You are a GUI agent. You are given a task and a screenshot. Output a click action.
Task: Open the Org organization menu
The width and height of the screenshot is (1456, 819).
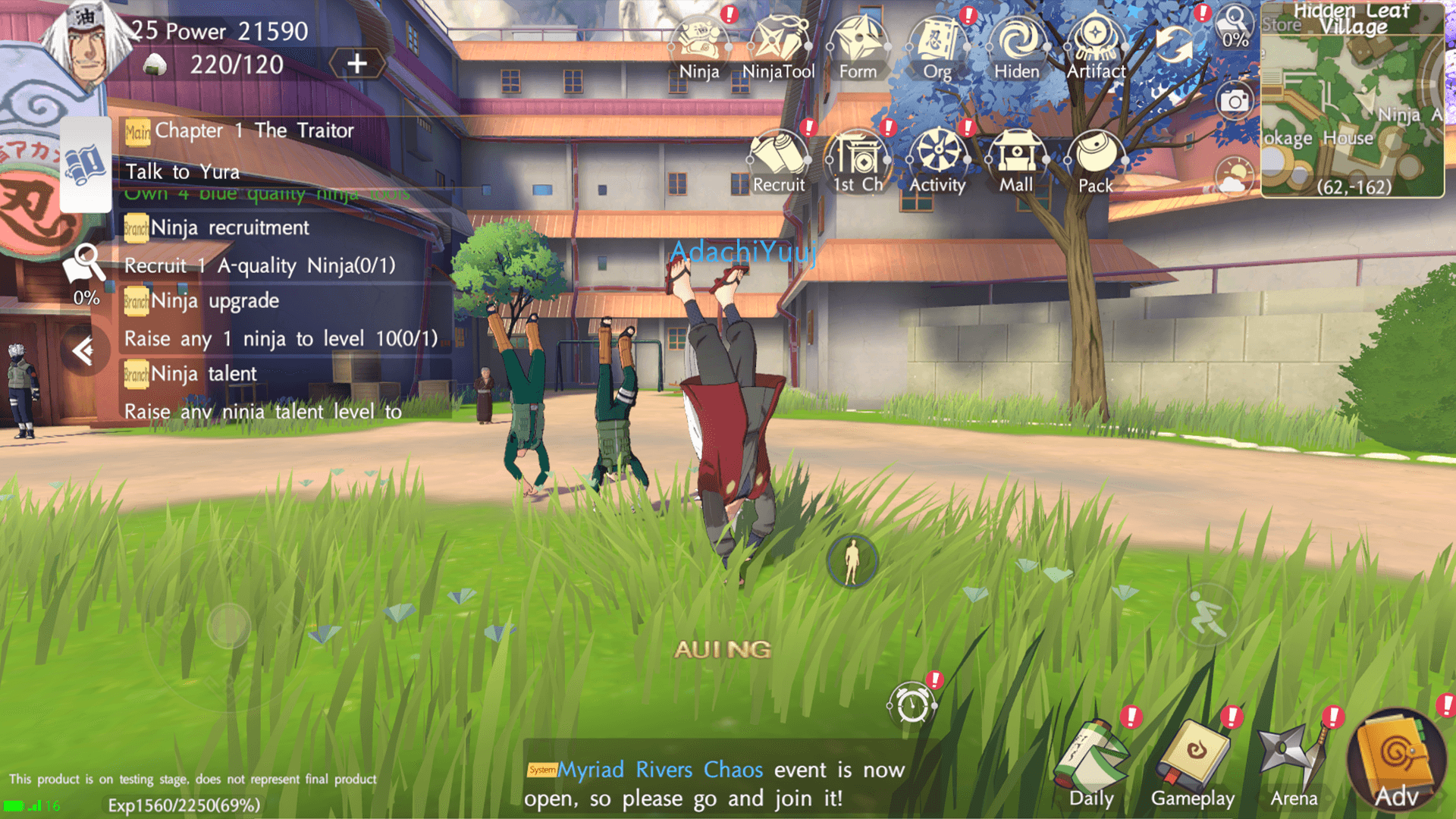click(937, 44)
